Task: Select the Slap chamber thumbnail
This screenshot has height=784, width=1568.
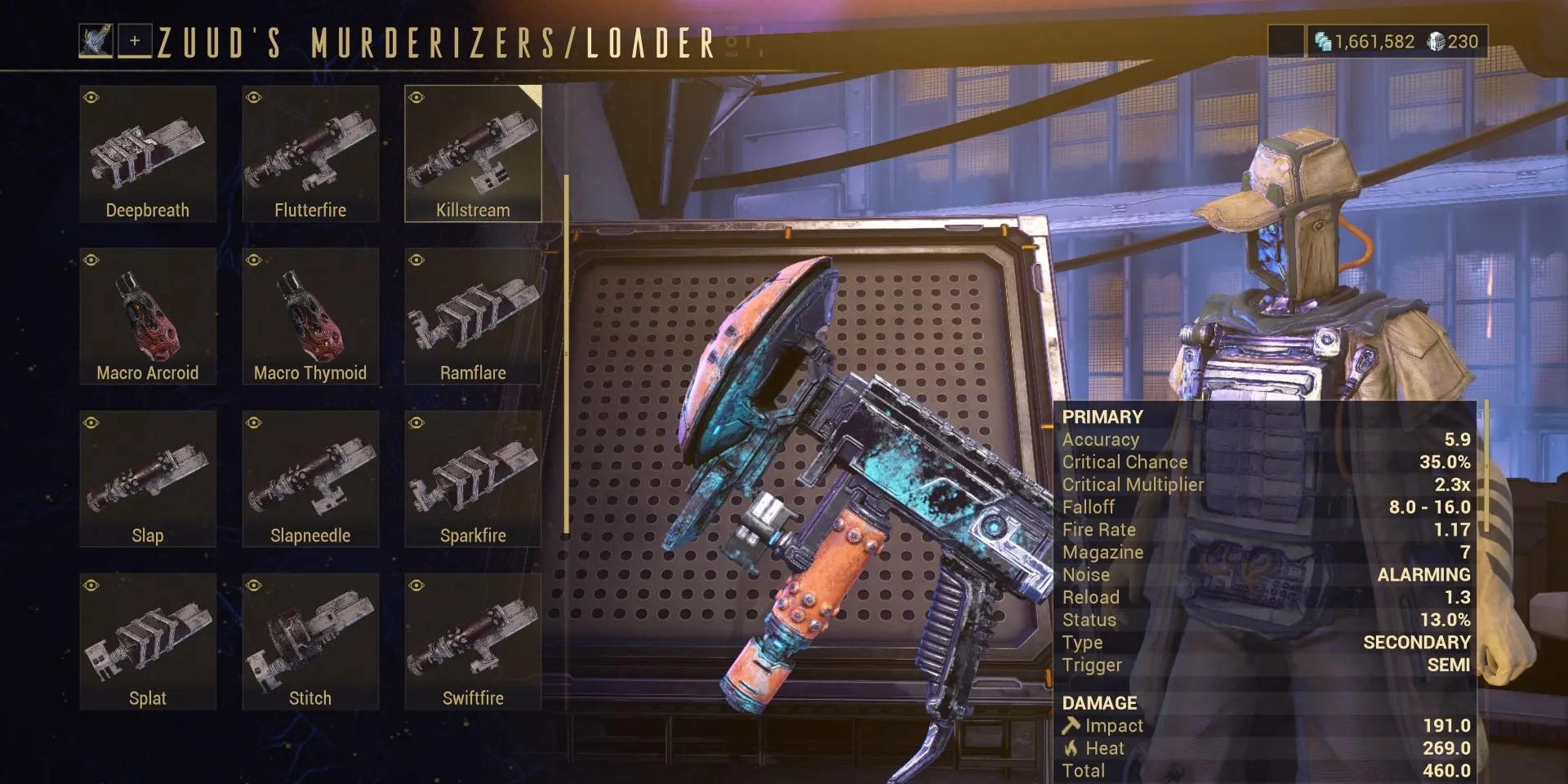Action: (x=147, y=477)
